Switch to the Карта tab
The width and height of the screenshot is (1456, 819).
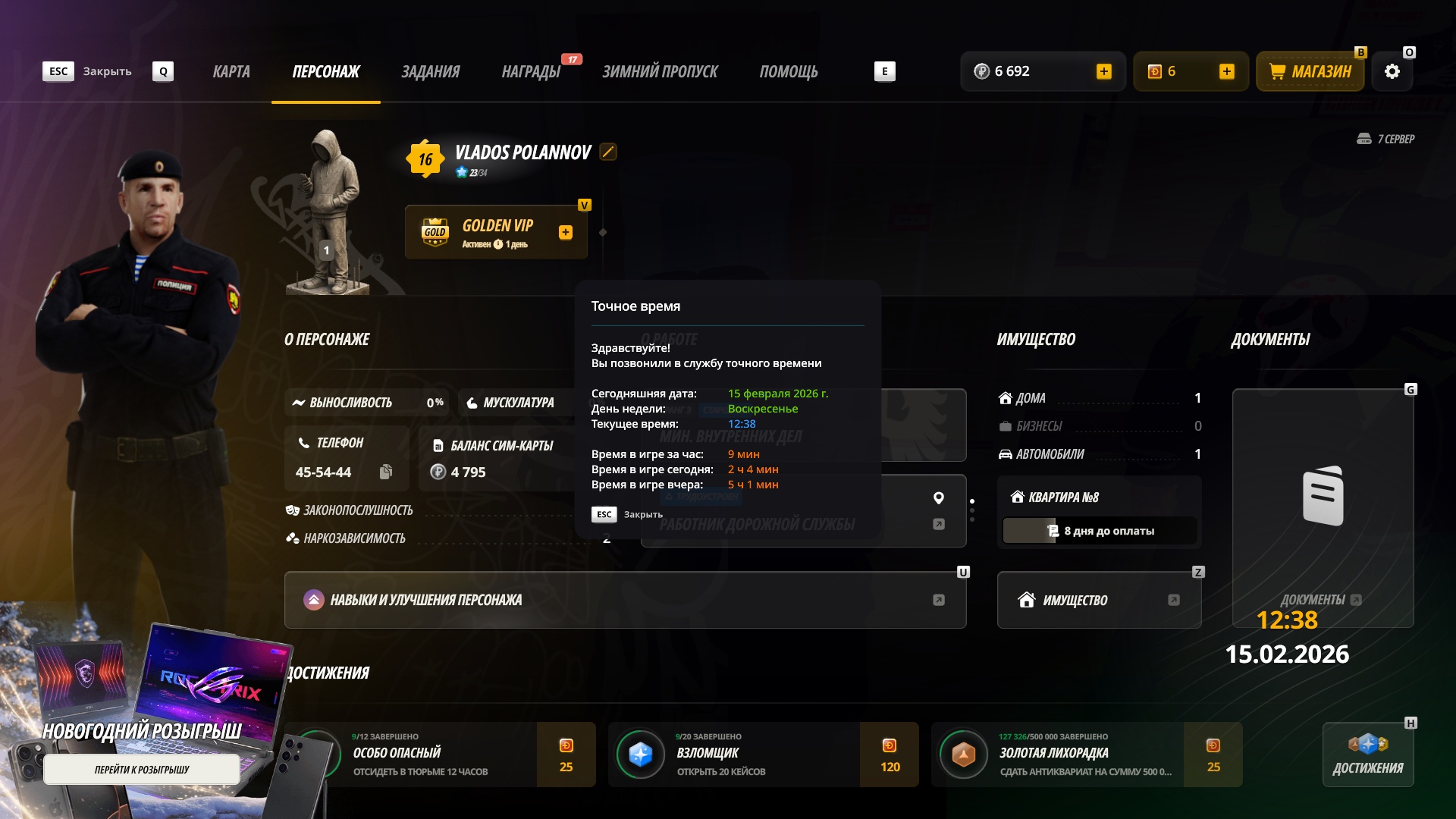pos(231,71)
